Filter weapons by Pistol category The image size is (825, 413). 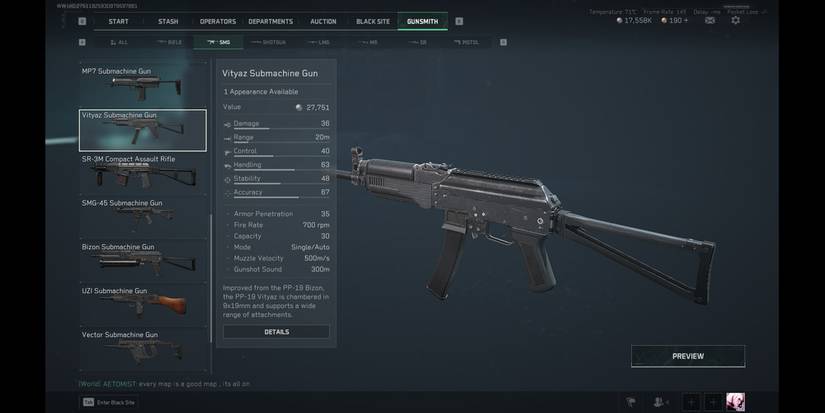click(466, 42)
